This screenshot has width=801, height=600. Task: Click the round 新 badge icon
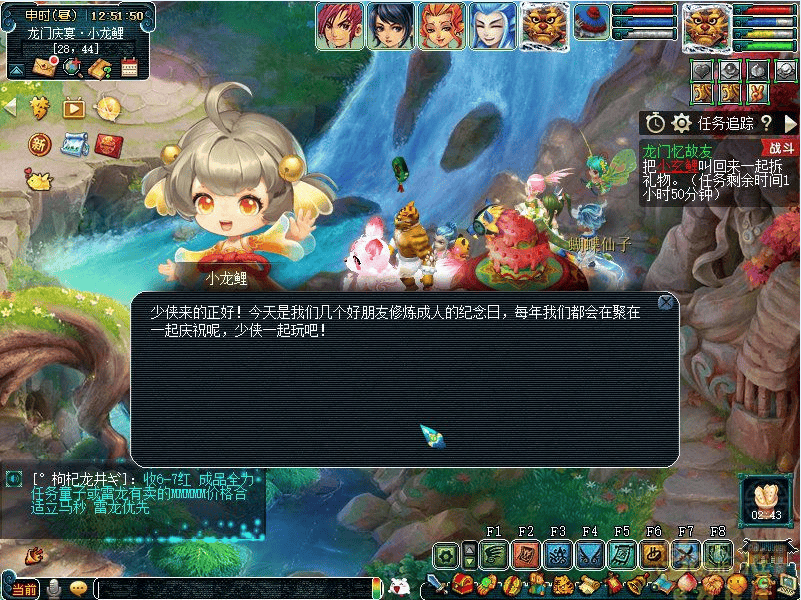(40, 143)
